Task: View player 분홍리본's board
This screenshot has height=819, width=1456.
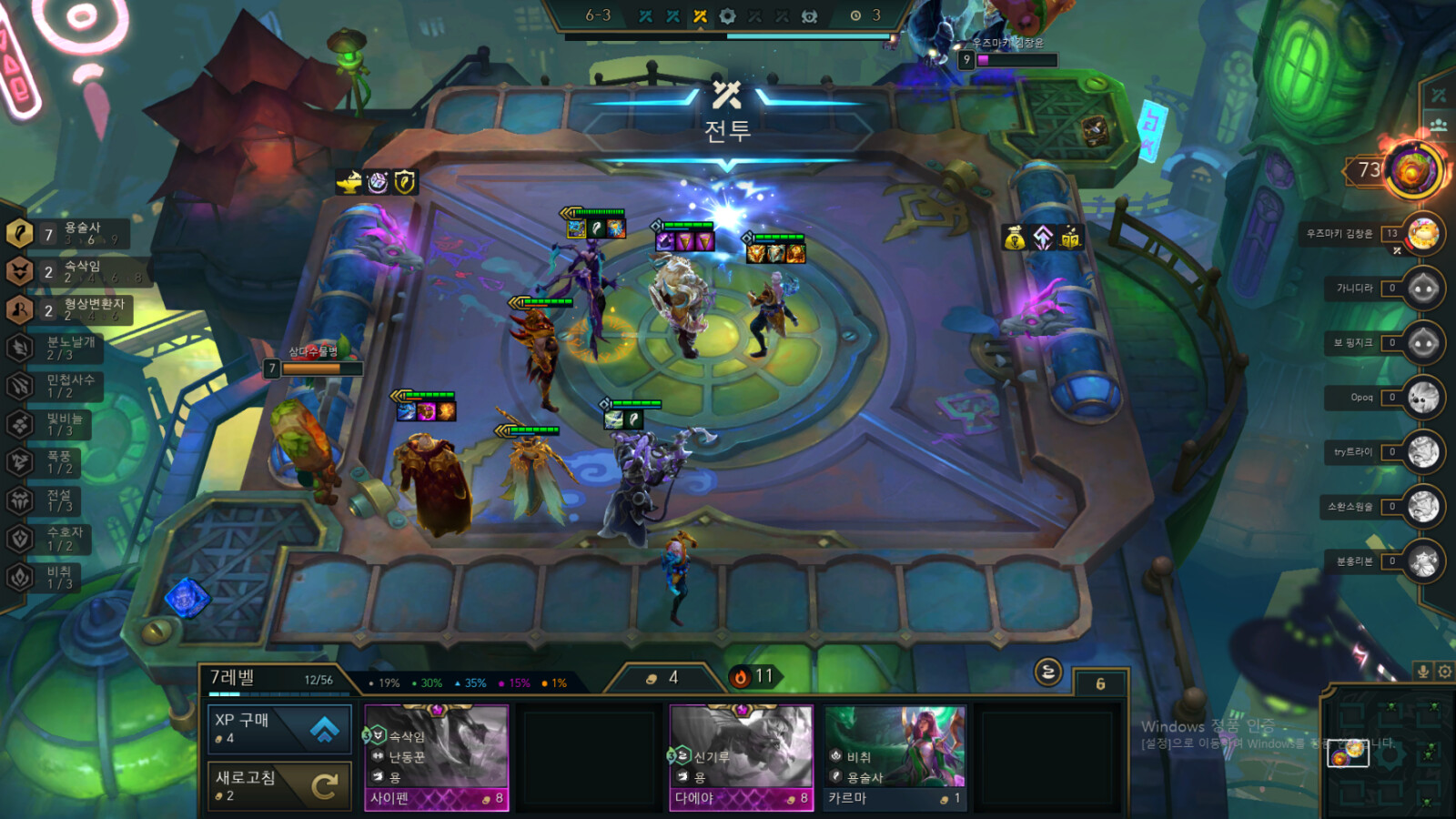Action: click(1422, 561)
